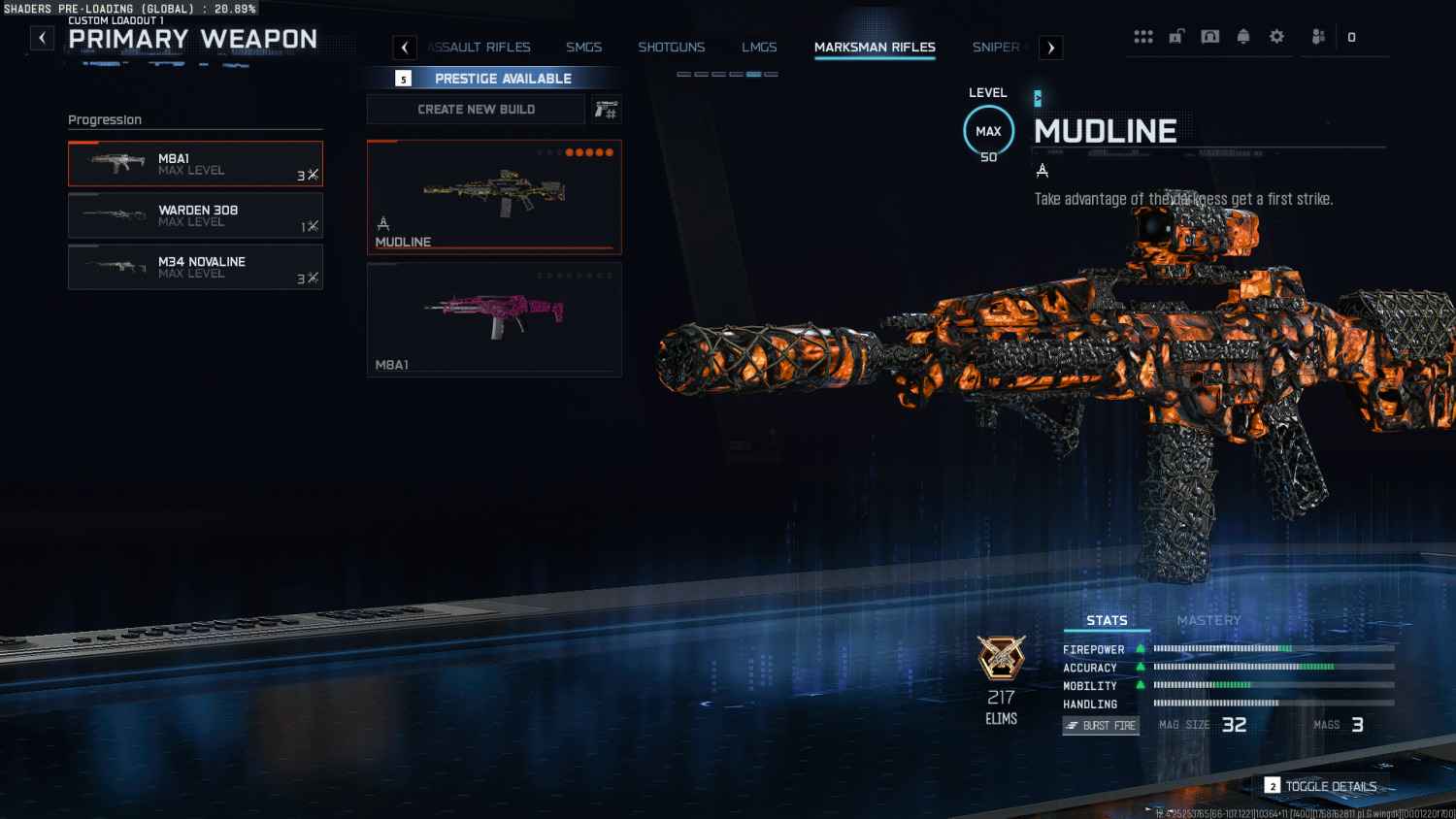Open the weapon build code icon
Viewport: 1456px width, 819px height.
pos(606,110)
